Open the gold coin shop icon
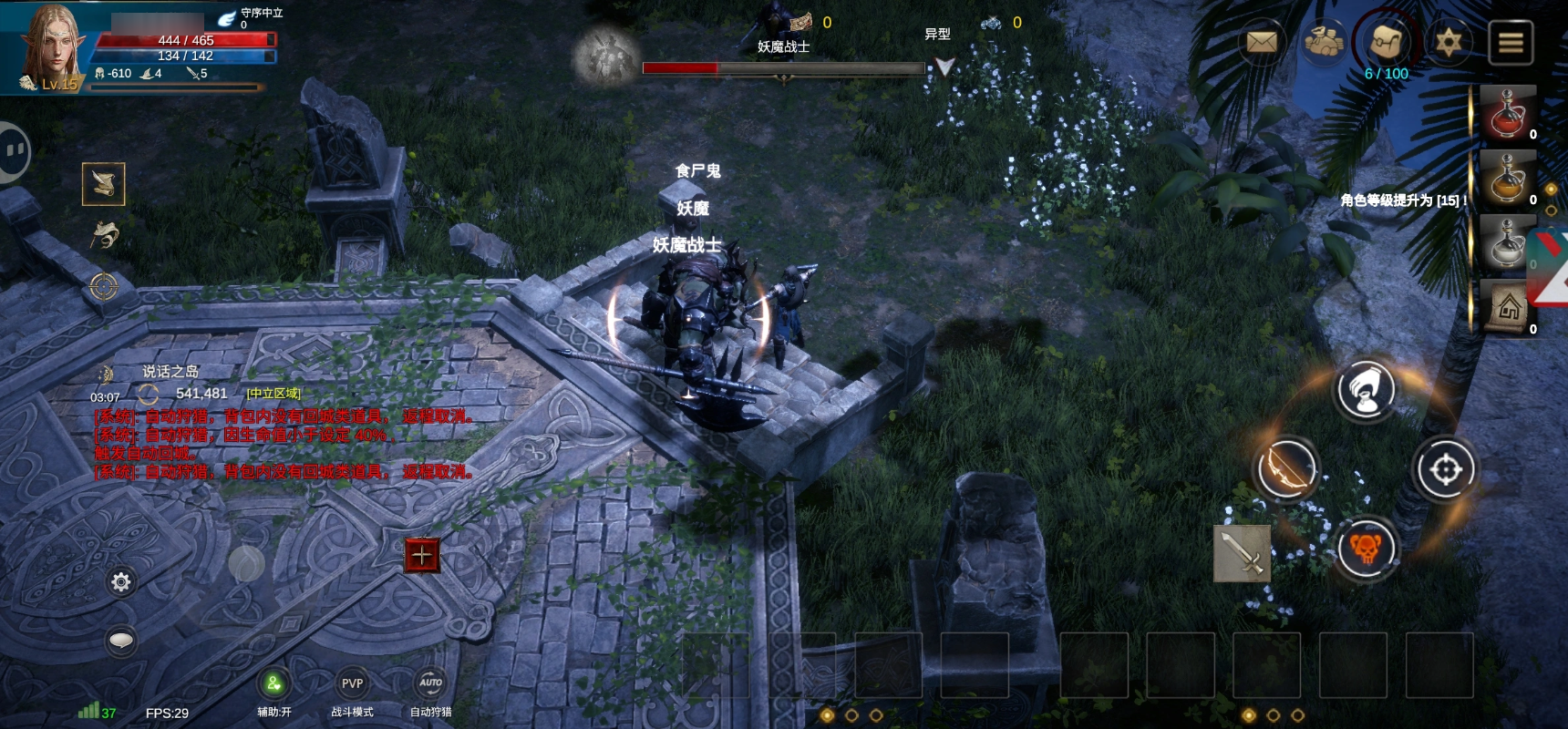 tap(1324, 42)
